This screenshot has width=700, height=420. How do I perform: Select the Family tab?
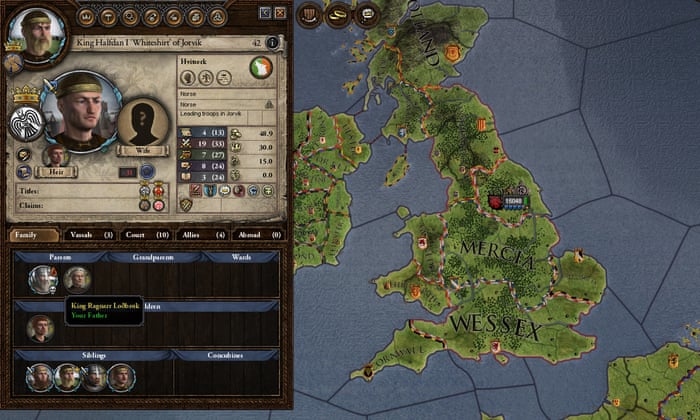[32, 234]
